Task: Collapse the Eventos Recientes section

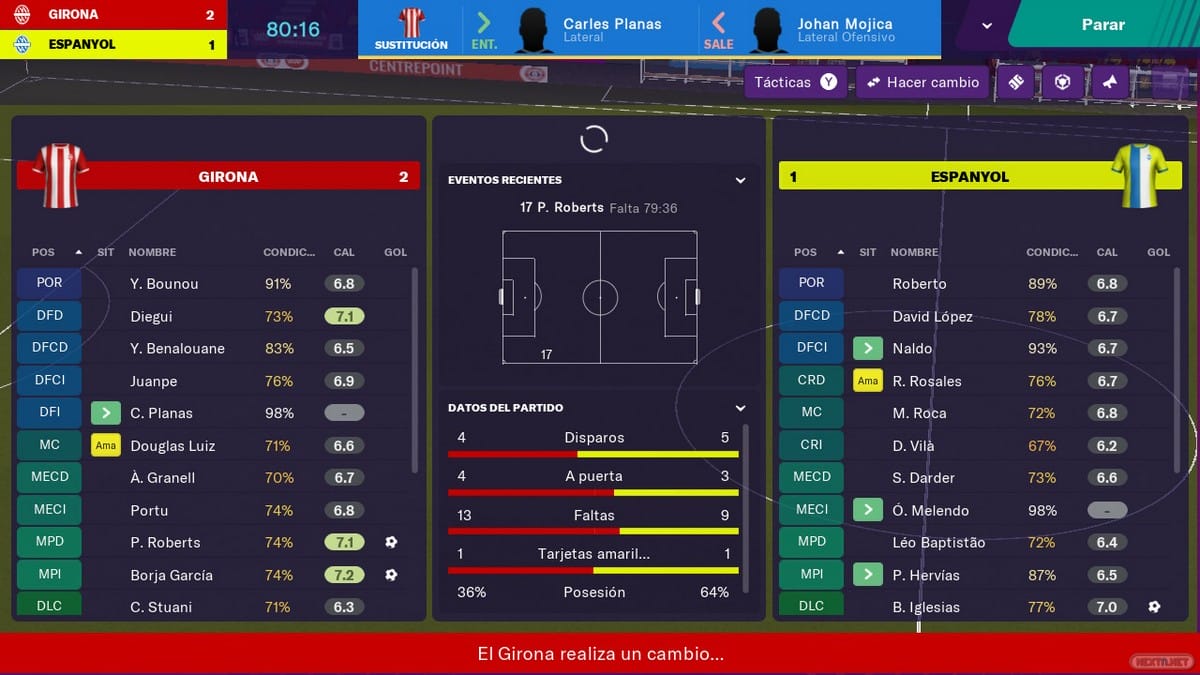Action: click(740, 180)
